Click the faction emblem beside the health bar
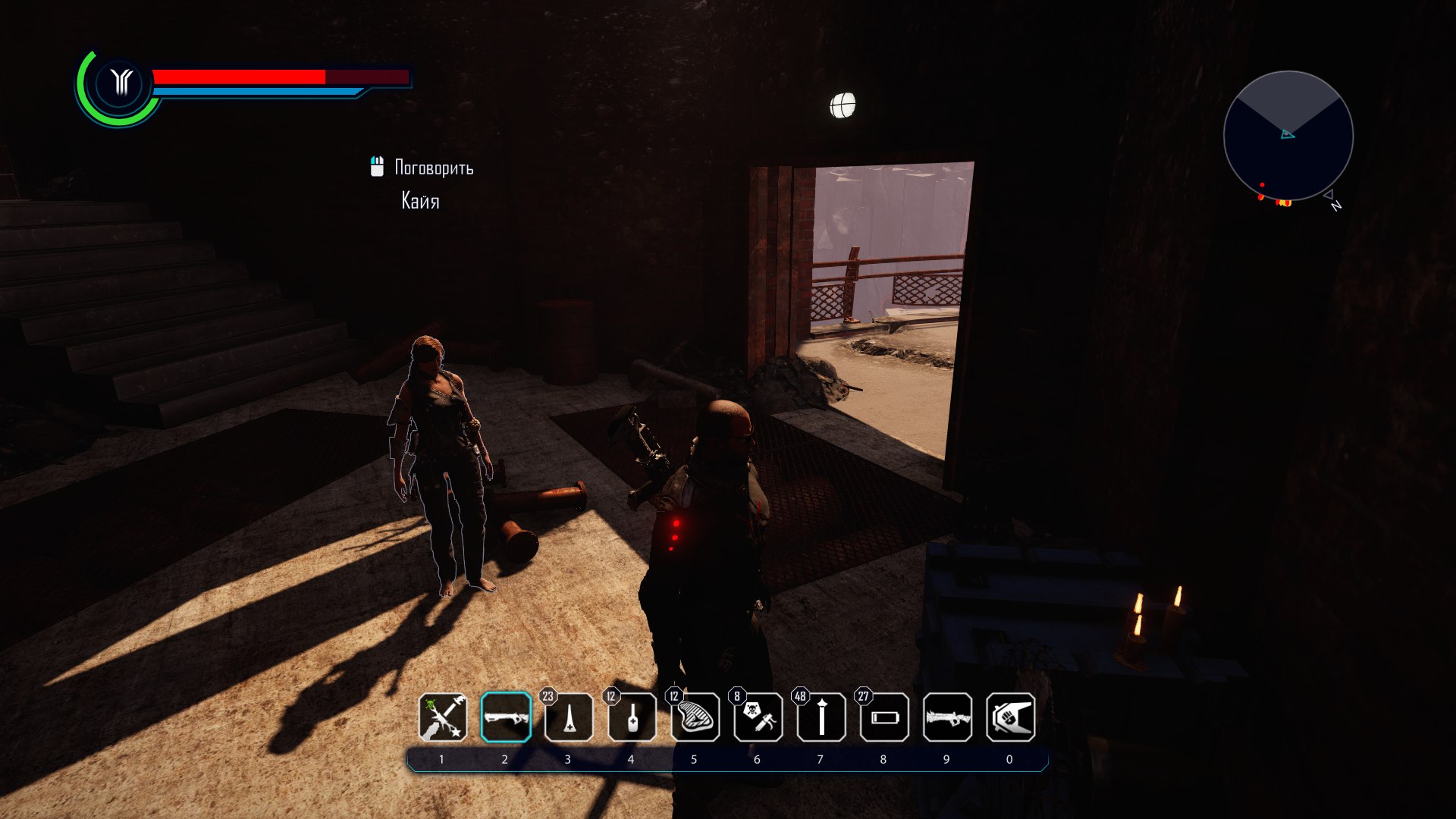The width and height of the screenshot is (1456, 819). tap(121, 82)
